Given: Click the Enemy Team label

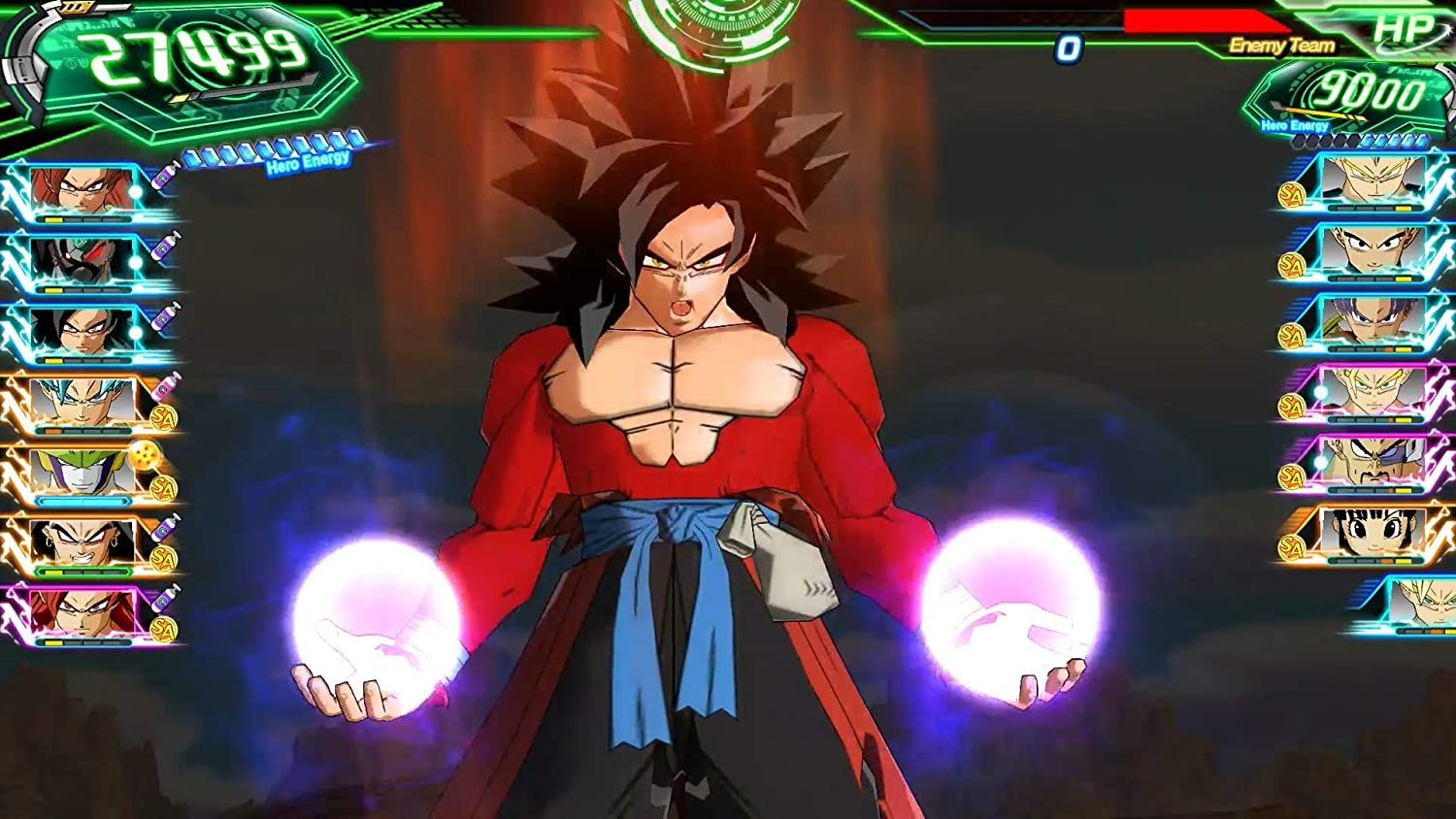Looking at the screenshot, I should [1281, 43].
